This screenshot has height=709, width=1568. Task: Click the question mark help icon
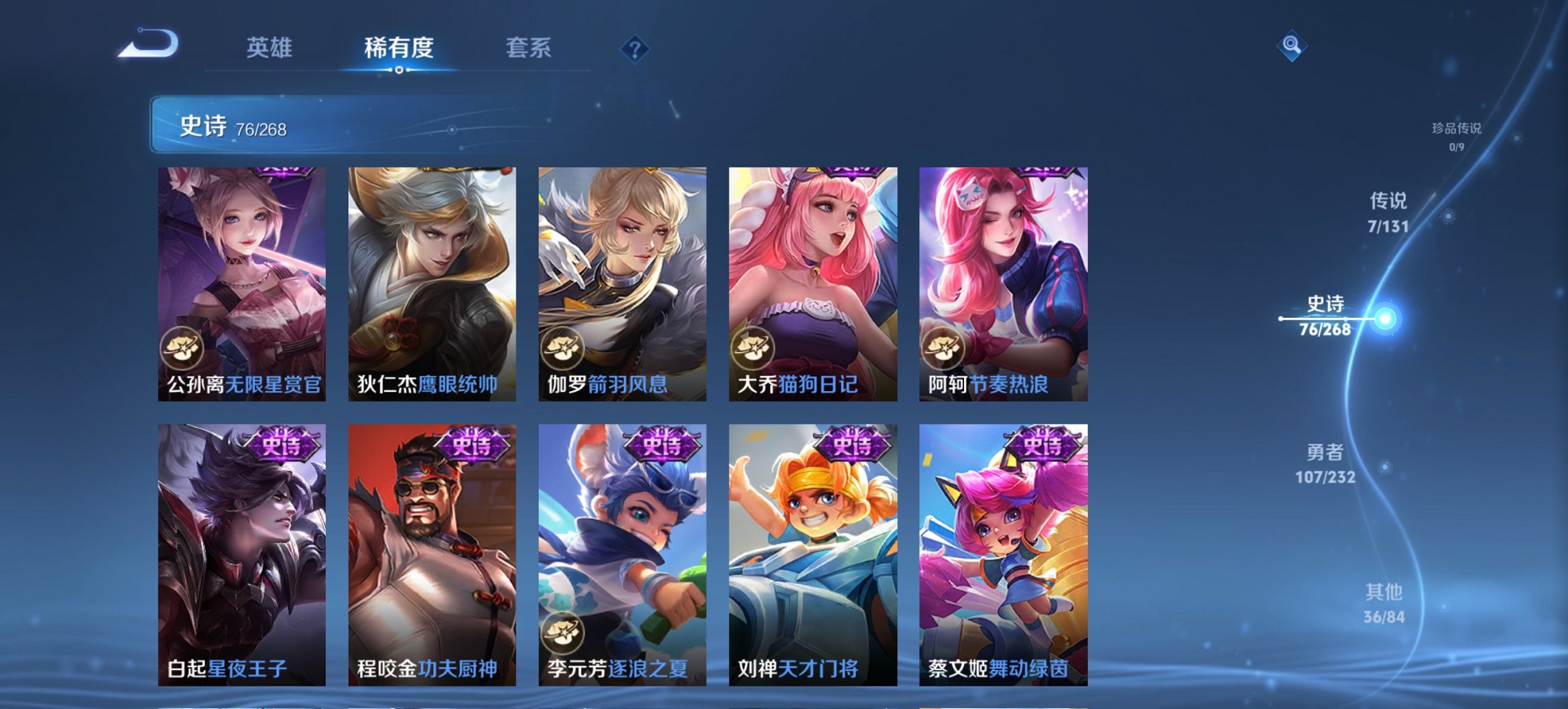(x=633, y=48)
